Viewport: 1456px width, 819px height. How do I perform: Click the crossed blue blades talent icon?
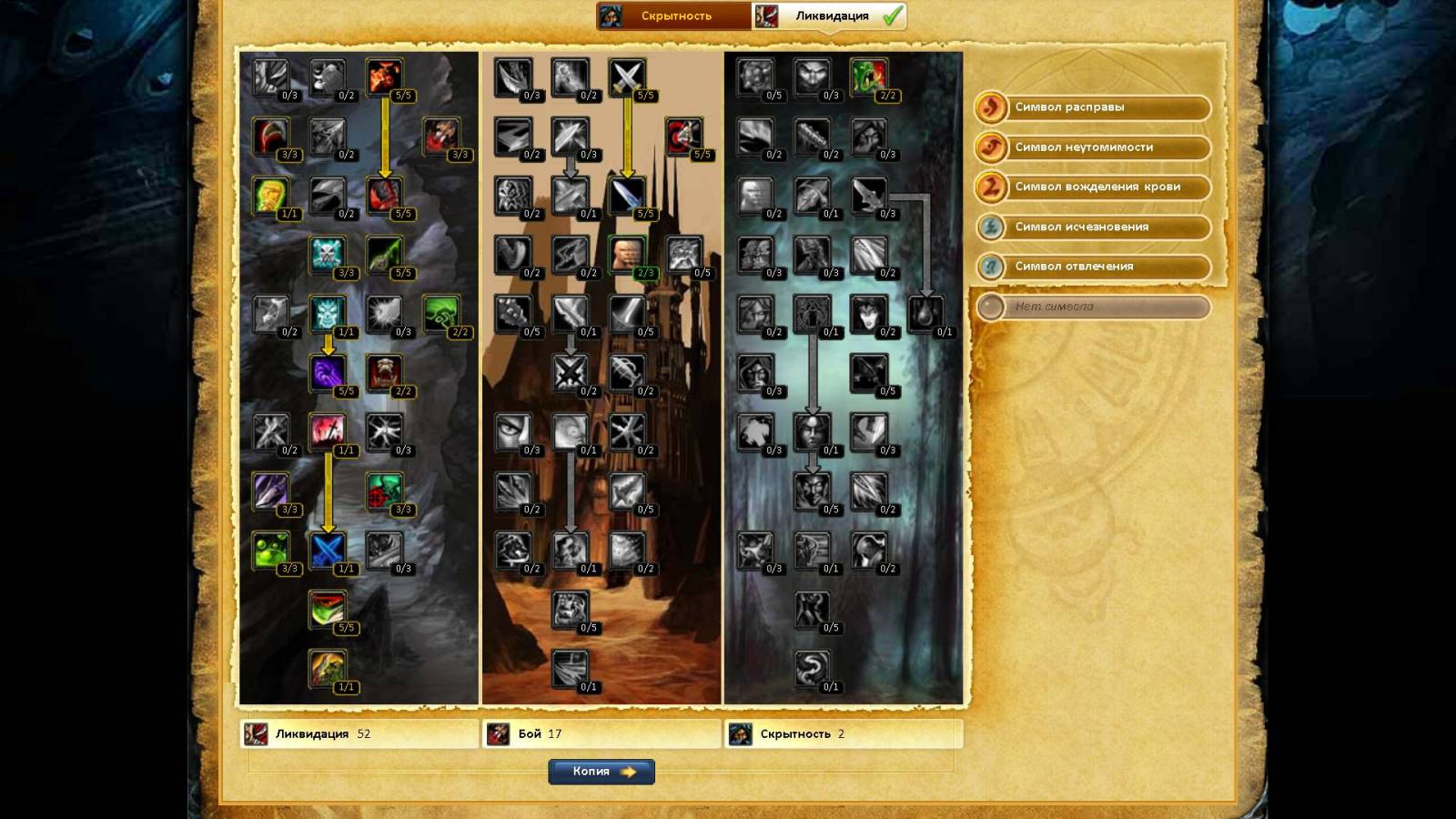tap(328, 550)
